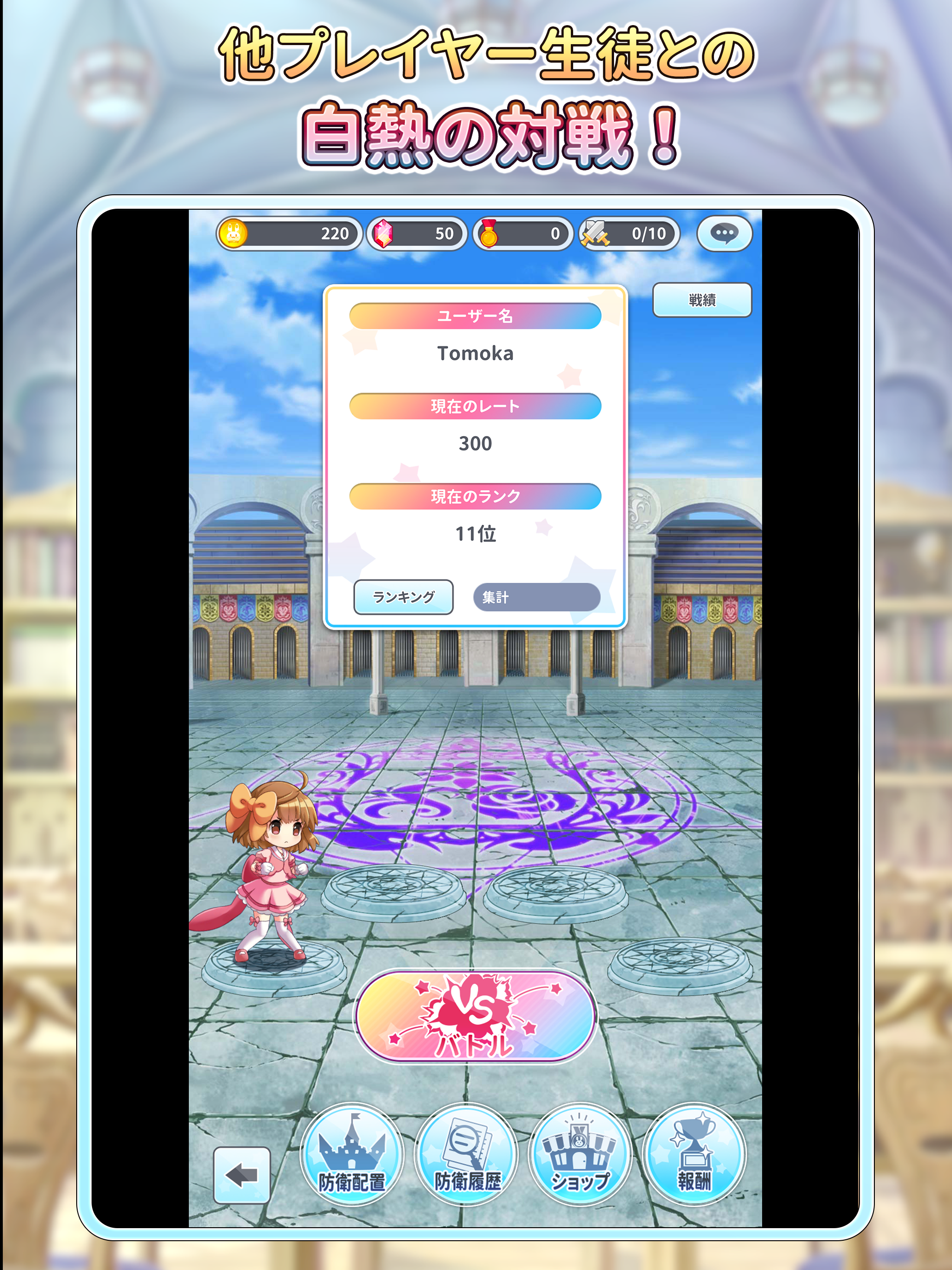
Task: Select the 現在のランク 11位 rank display
Action: point(476,534)
